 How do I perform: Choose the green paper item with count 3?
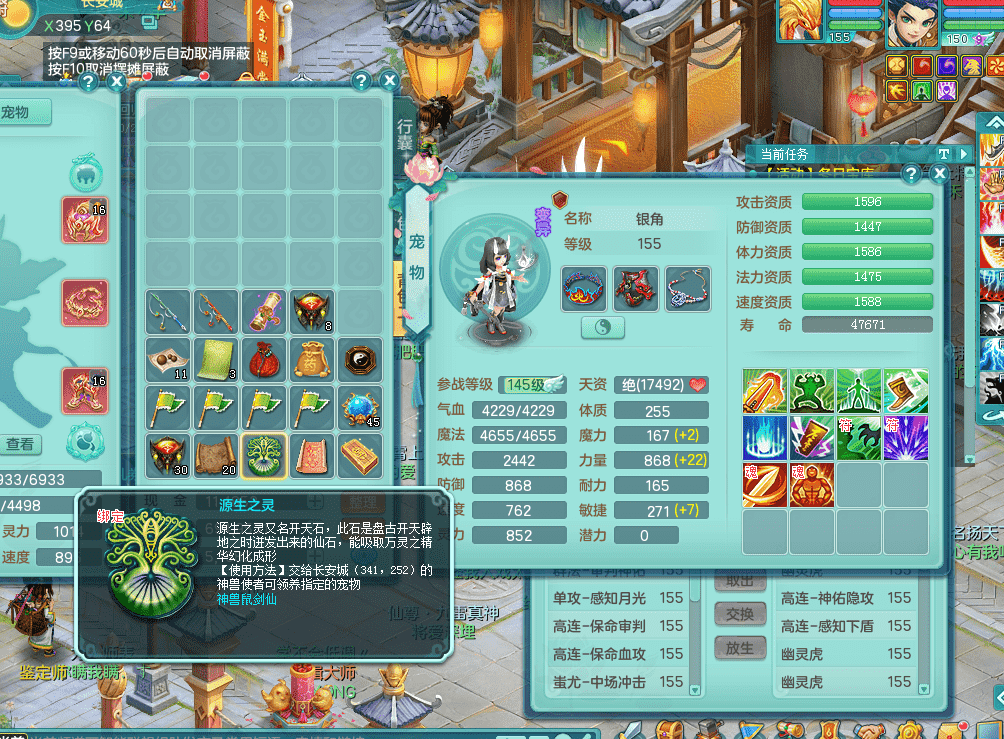tap(217, 359)
